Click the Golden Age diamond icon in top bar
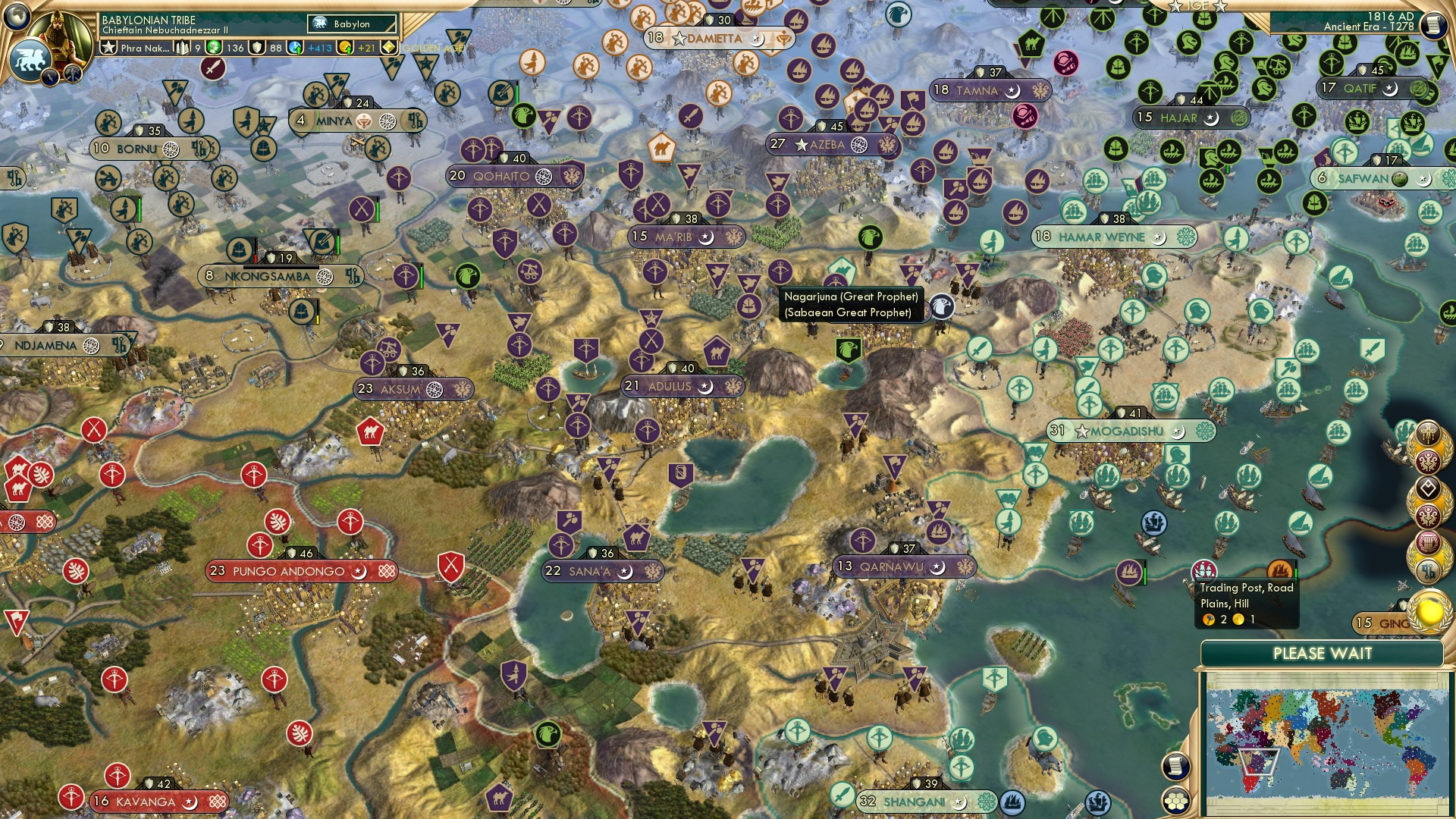Screen dimensions: 1456x819 point(388,47)
